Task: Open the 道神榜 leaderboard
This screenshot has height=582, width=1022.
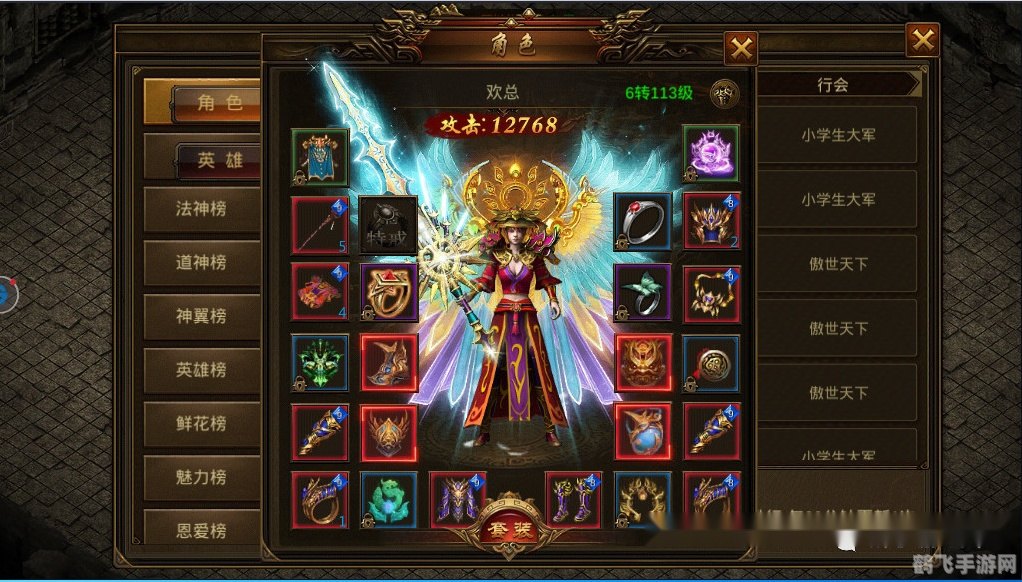Action: click(x=201, y=262)
